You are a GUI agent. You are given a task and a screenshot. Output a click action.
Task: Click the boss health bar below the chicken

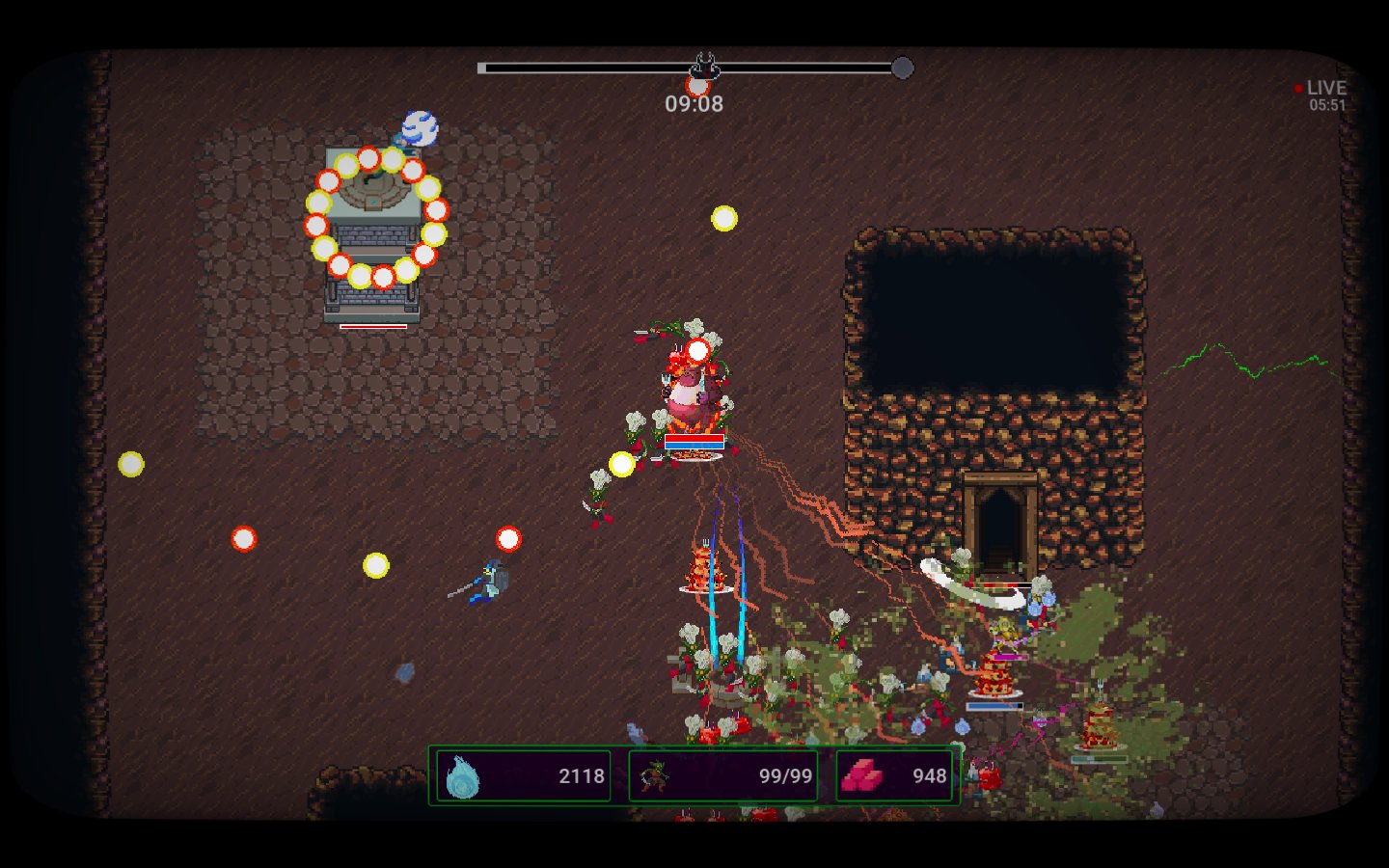[693, 441]
